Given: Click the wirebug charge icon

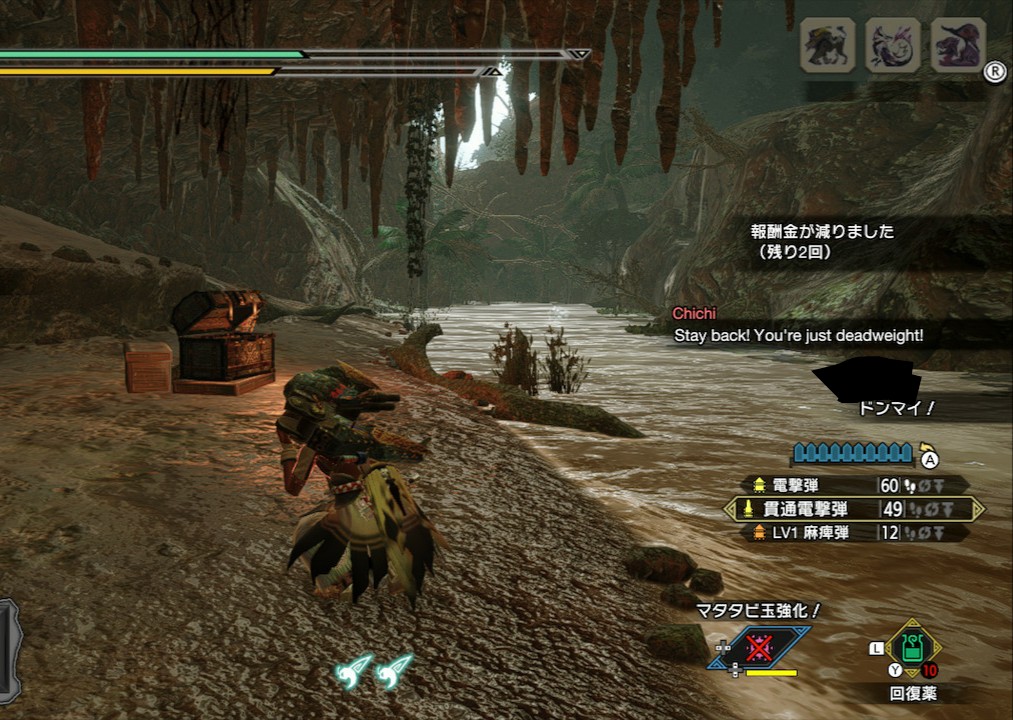Looking at the screenshot, I should click(x=375, y=669).
